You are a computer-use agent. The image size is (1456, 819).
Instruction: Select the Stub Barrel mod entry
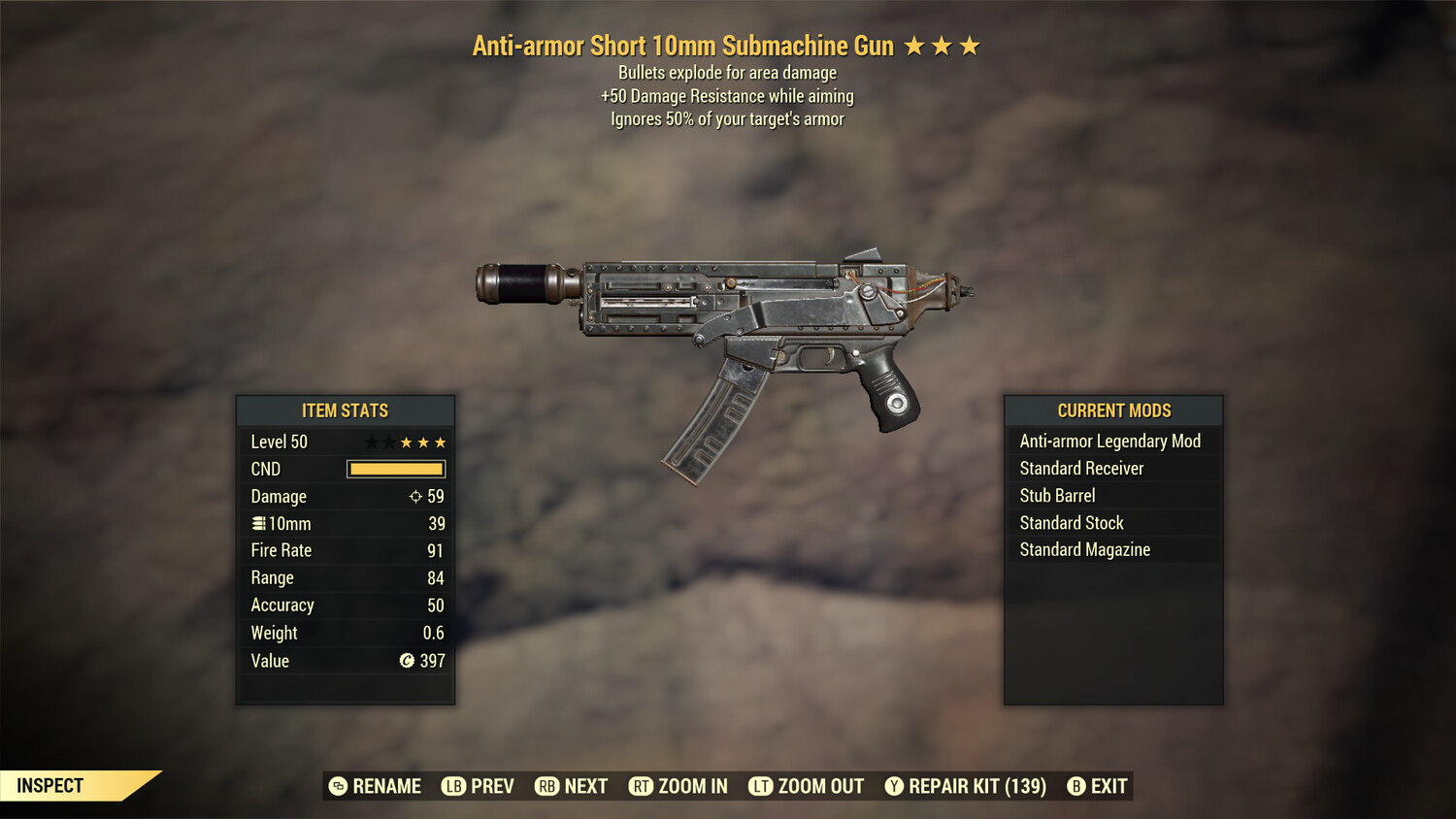coord(1057,495)
